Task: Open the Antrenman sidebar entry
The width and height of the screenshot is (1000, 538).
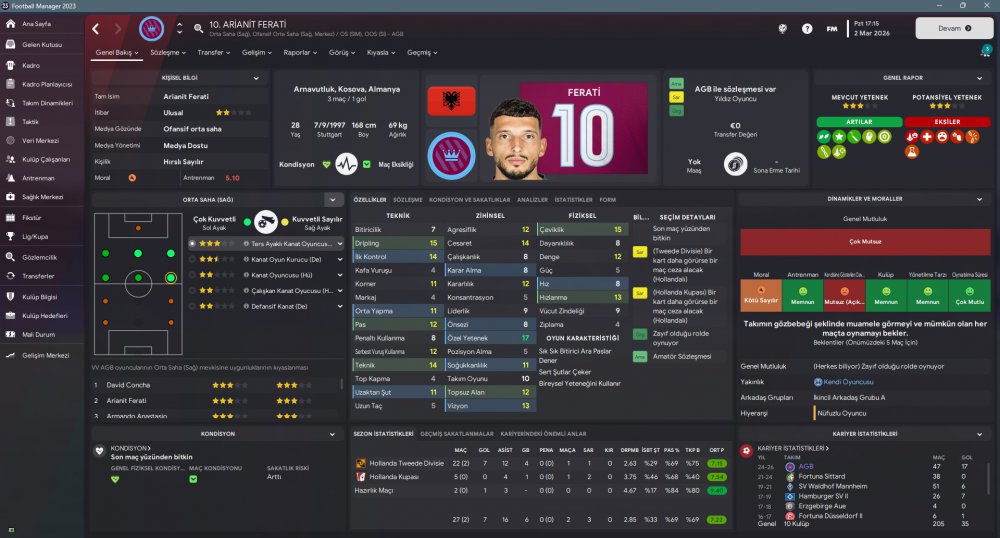Action: point(37,178)
